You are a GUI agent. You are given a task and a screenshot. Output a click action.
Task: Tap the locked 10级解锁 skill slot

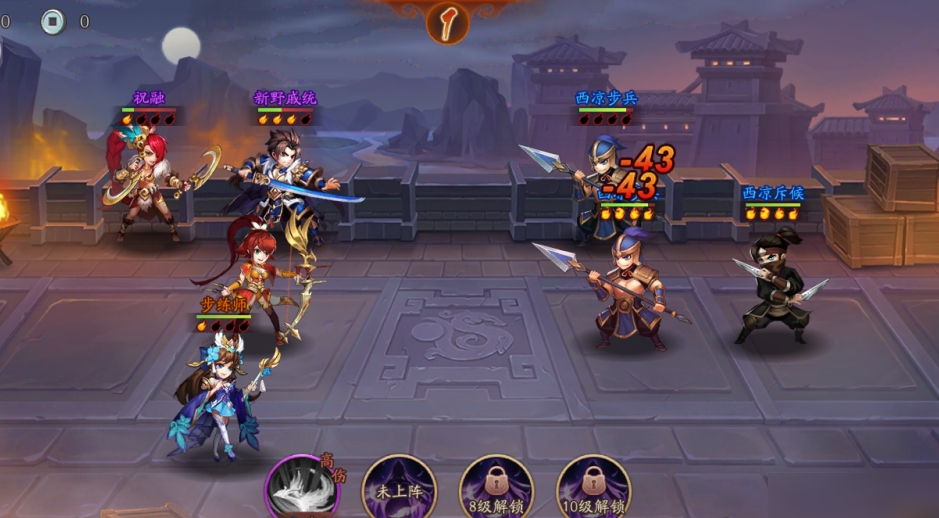[592, 487]
